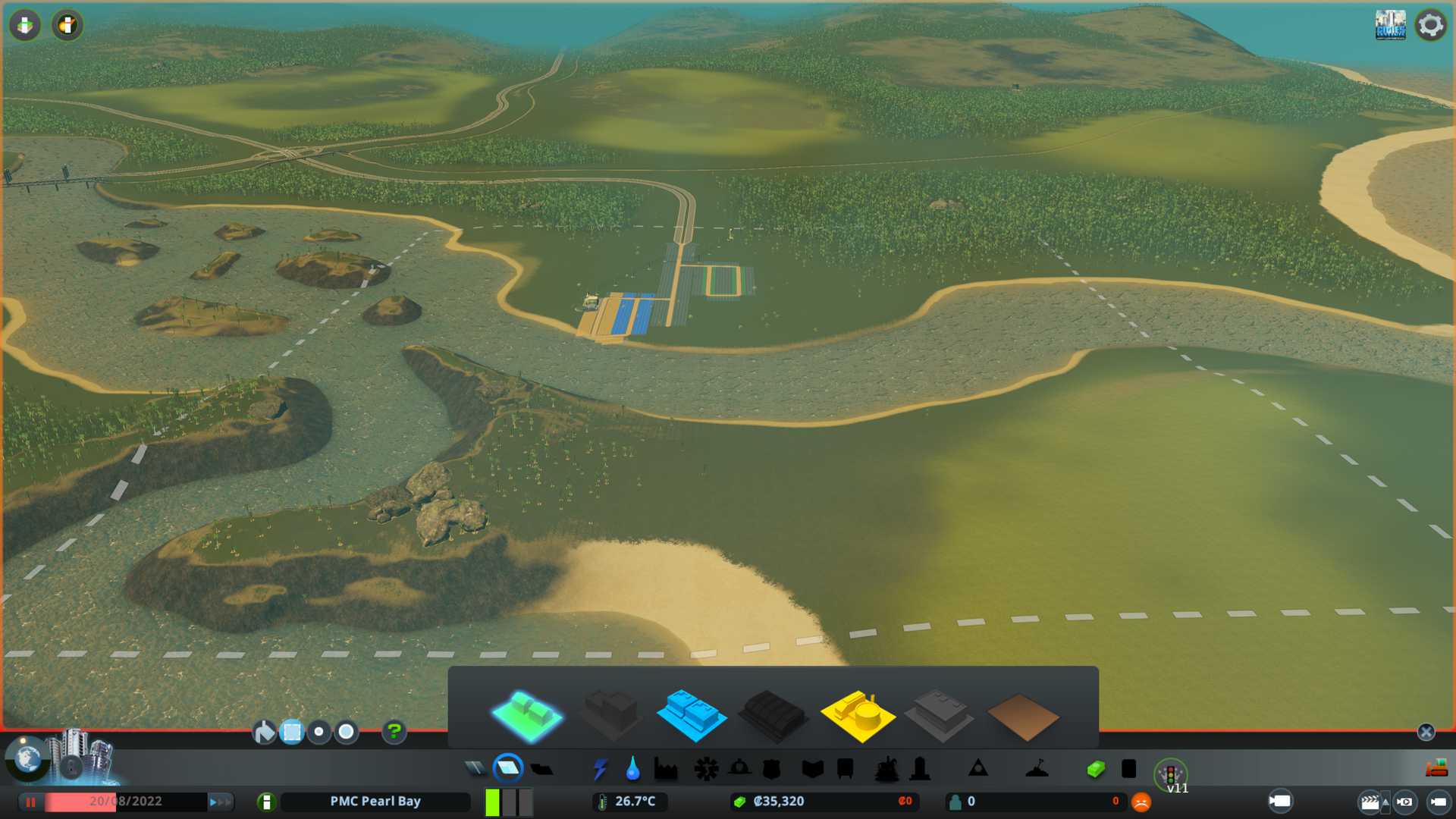Activate the bulldozer tool

pyautogui.click(x=1436, y=769)
